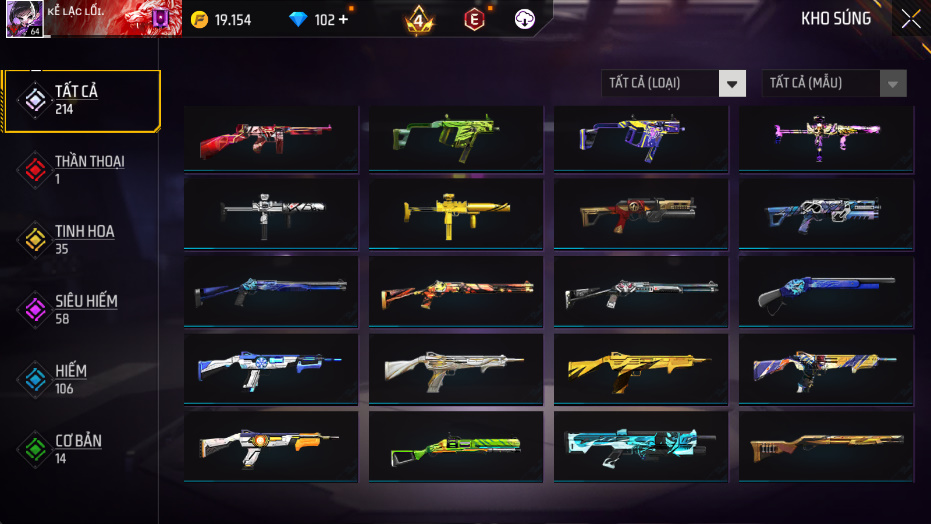The image size is (931, 524).
Task: Choose the green and yellow Vector skin
Action: coord(455,136)
